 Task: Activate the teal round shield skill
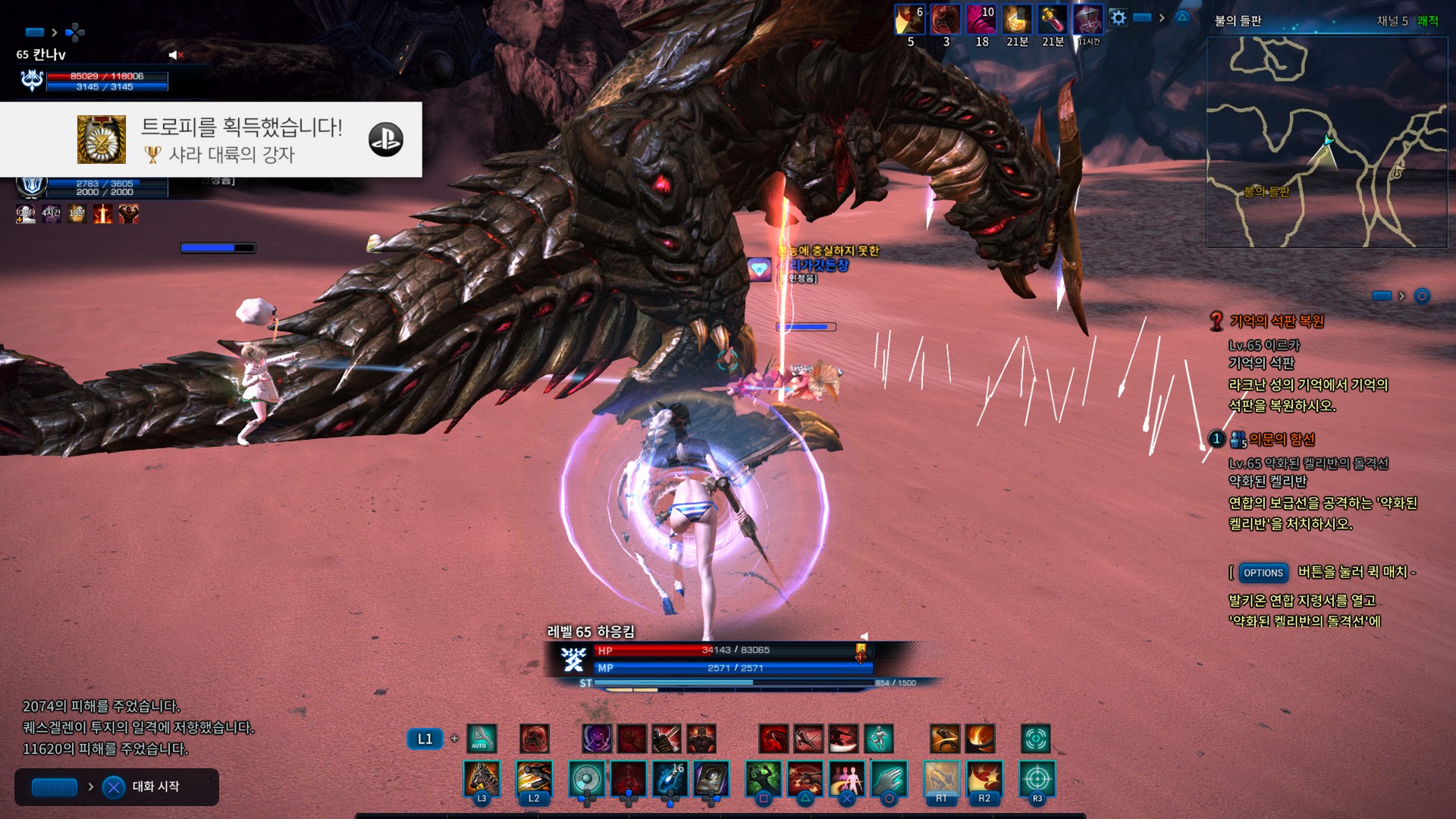coord(587,779)
